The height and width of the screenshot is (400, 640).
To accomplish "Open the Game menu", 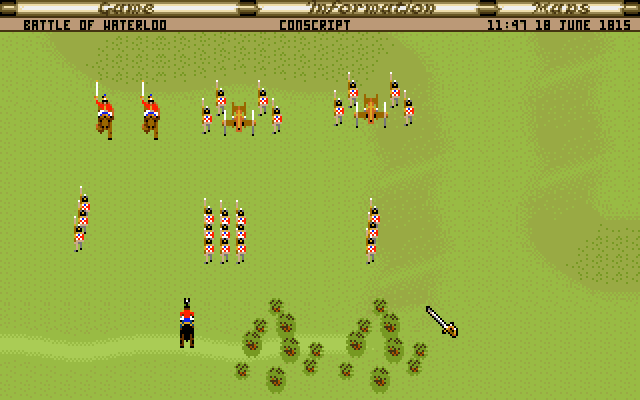I will [x=126, y=8].
